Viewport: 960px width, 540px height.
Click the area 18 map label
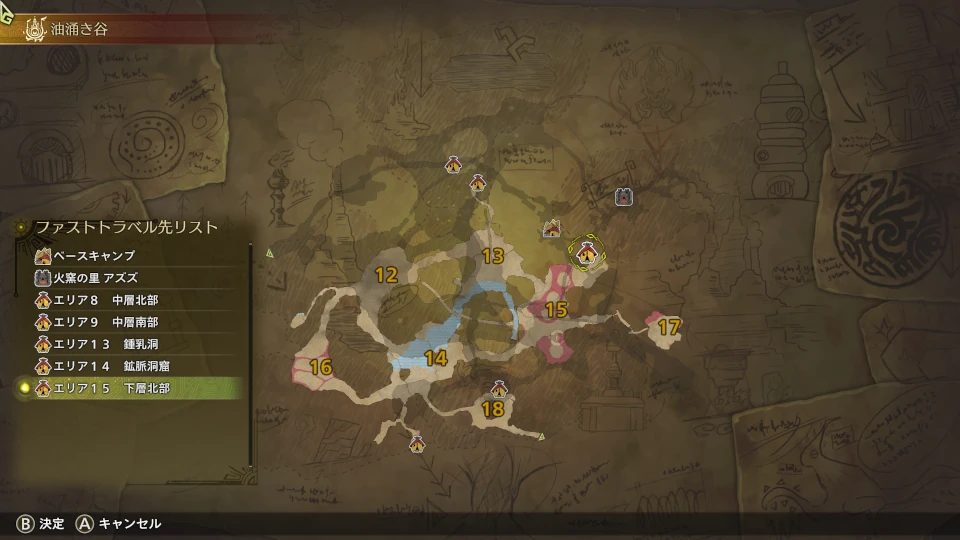click(492, 408)
